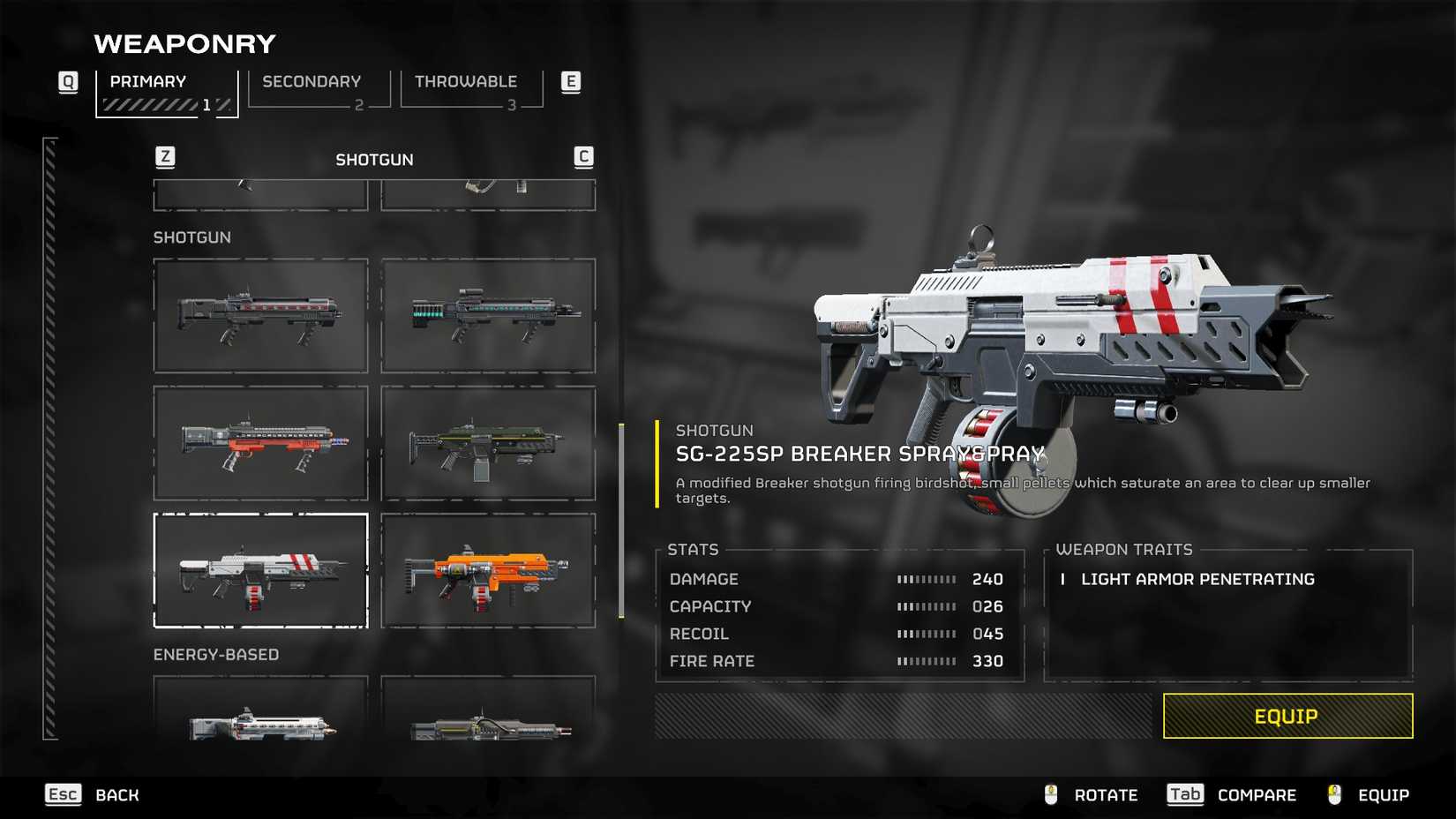The width and height of the screenshot is (1456, 819).
Task: Pick the dark energy-based weapon tile
Action: tap(488, 710)
